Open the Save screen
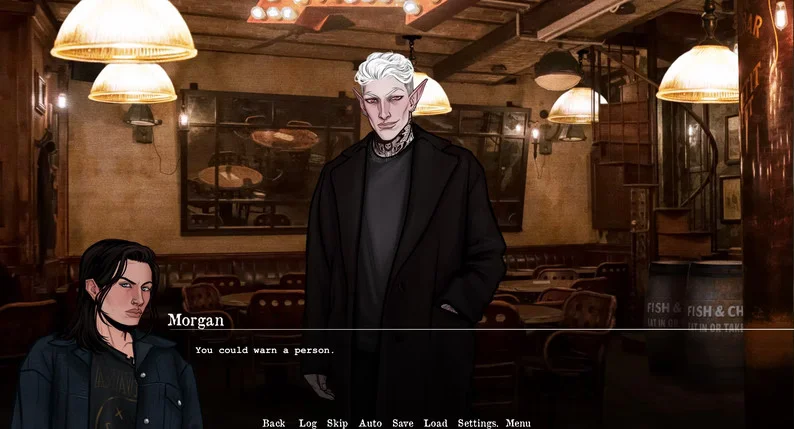Image resolution: width=794 pixels, height=429 pixels. 403,423
